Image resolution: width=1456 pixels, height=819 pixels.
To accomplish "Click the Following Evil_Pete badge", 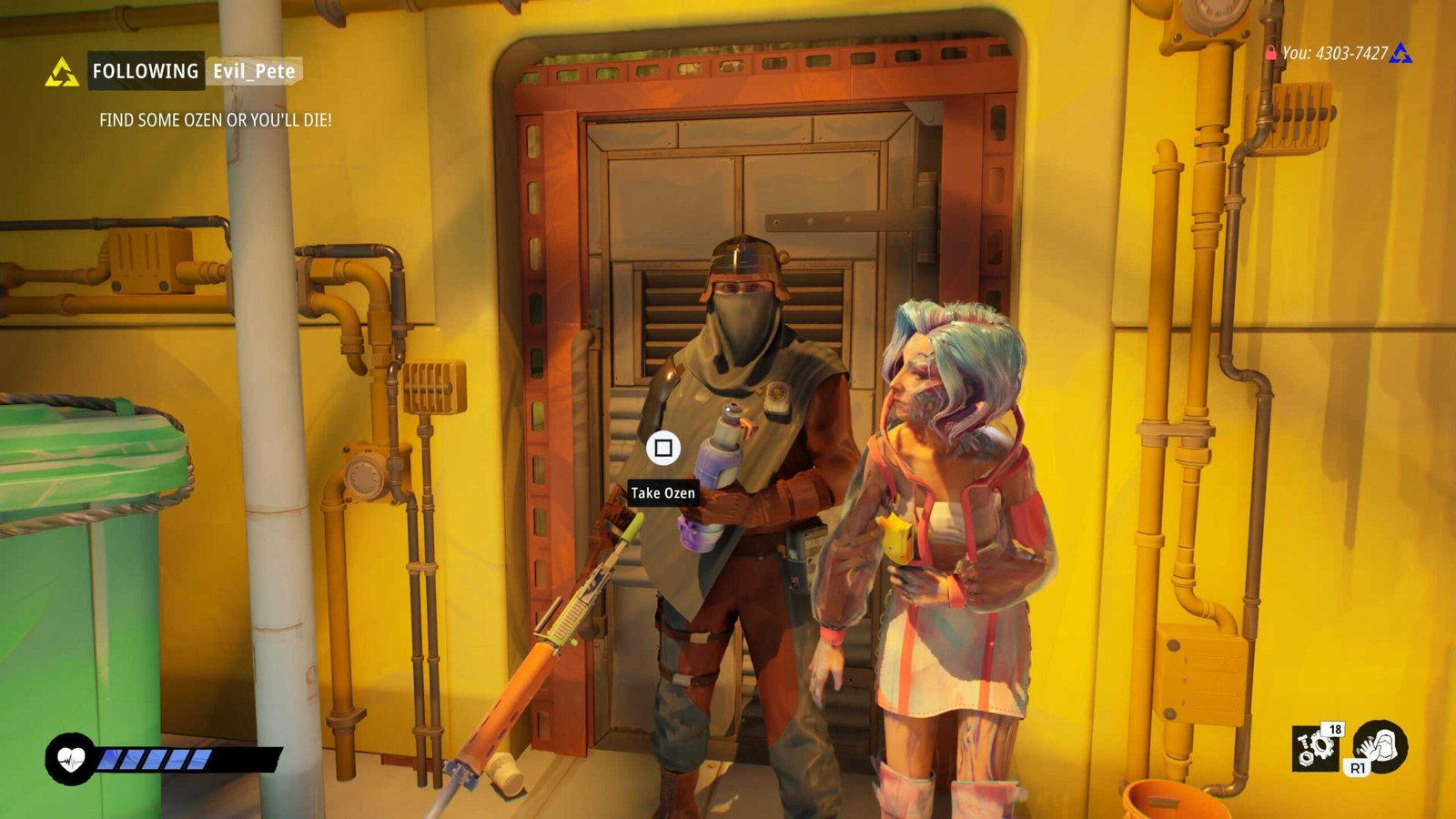I will pos(194,71).
